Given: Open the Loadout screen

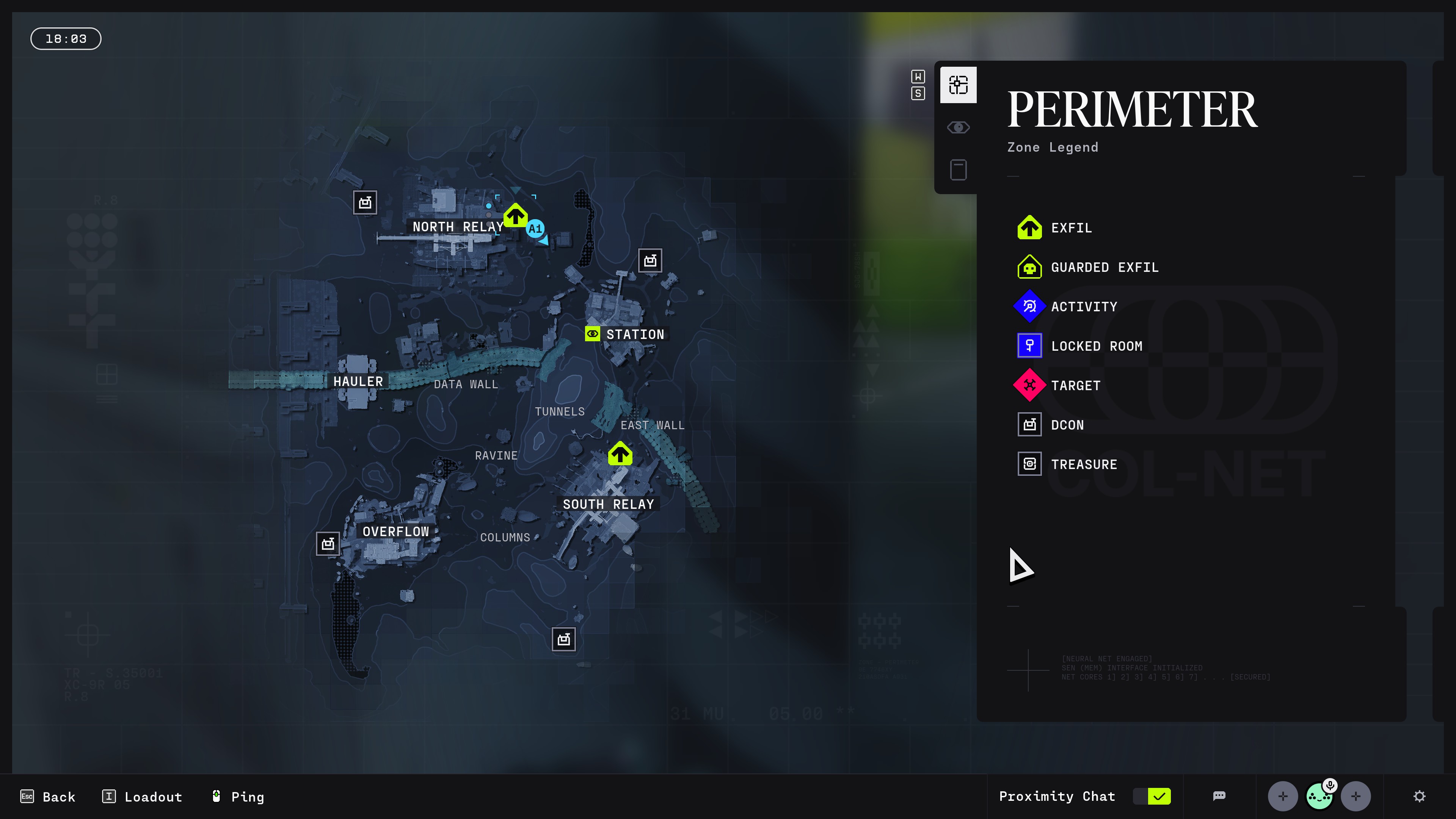Looking at the screenshot, I should click(x=143, y=796).
